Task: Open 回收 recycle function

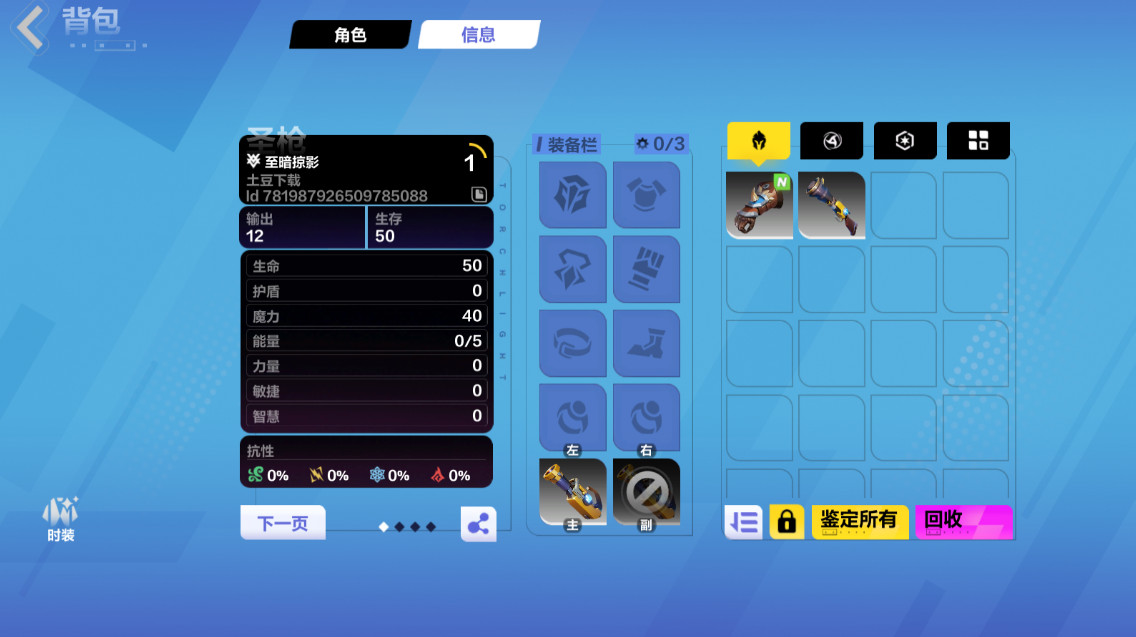Action: [x=963, y=522]
